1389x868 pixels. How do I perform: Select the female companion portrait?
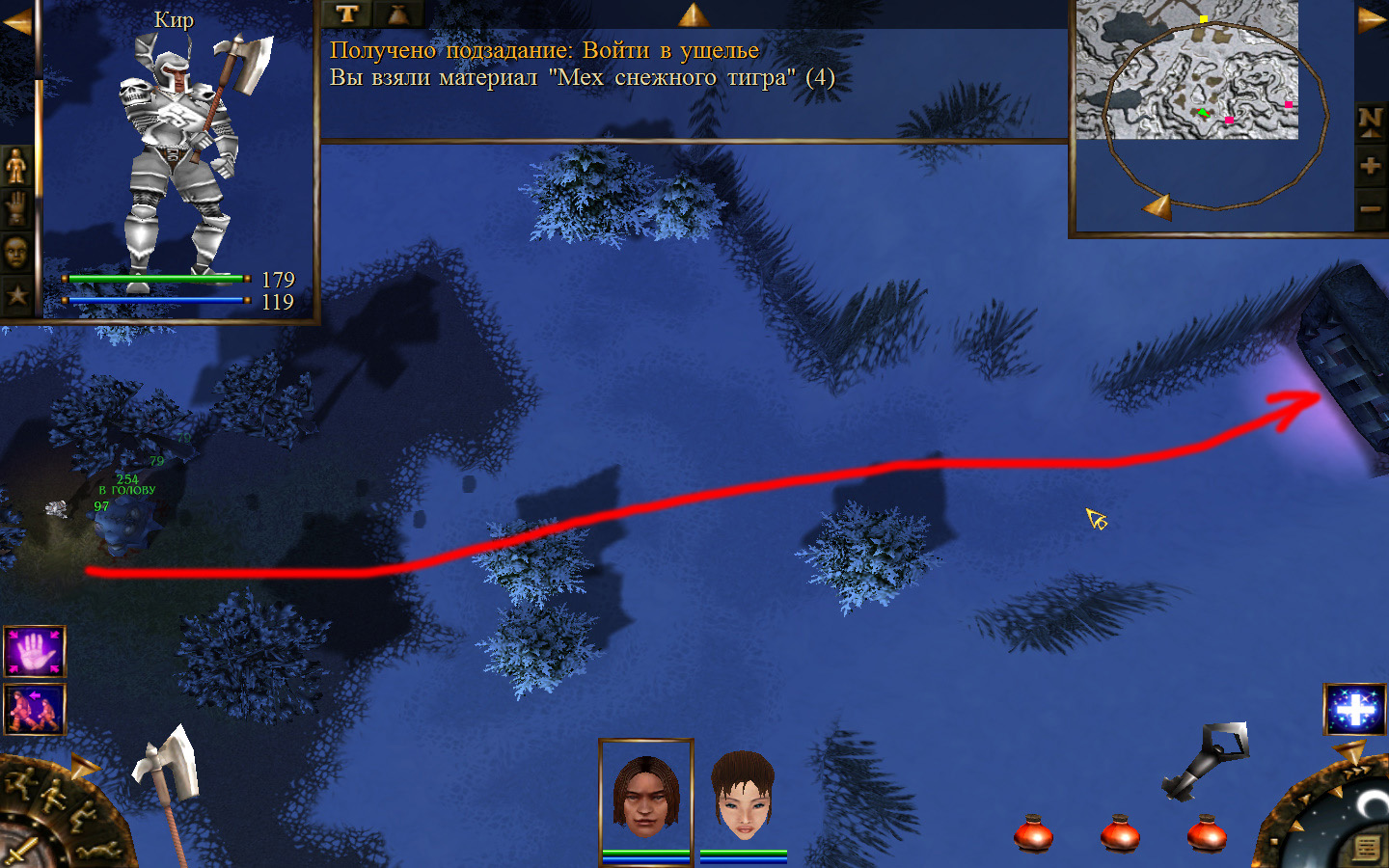[743, 797]
